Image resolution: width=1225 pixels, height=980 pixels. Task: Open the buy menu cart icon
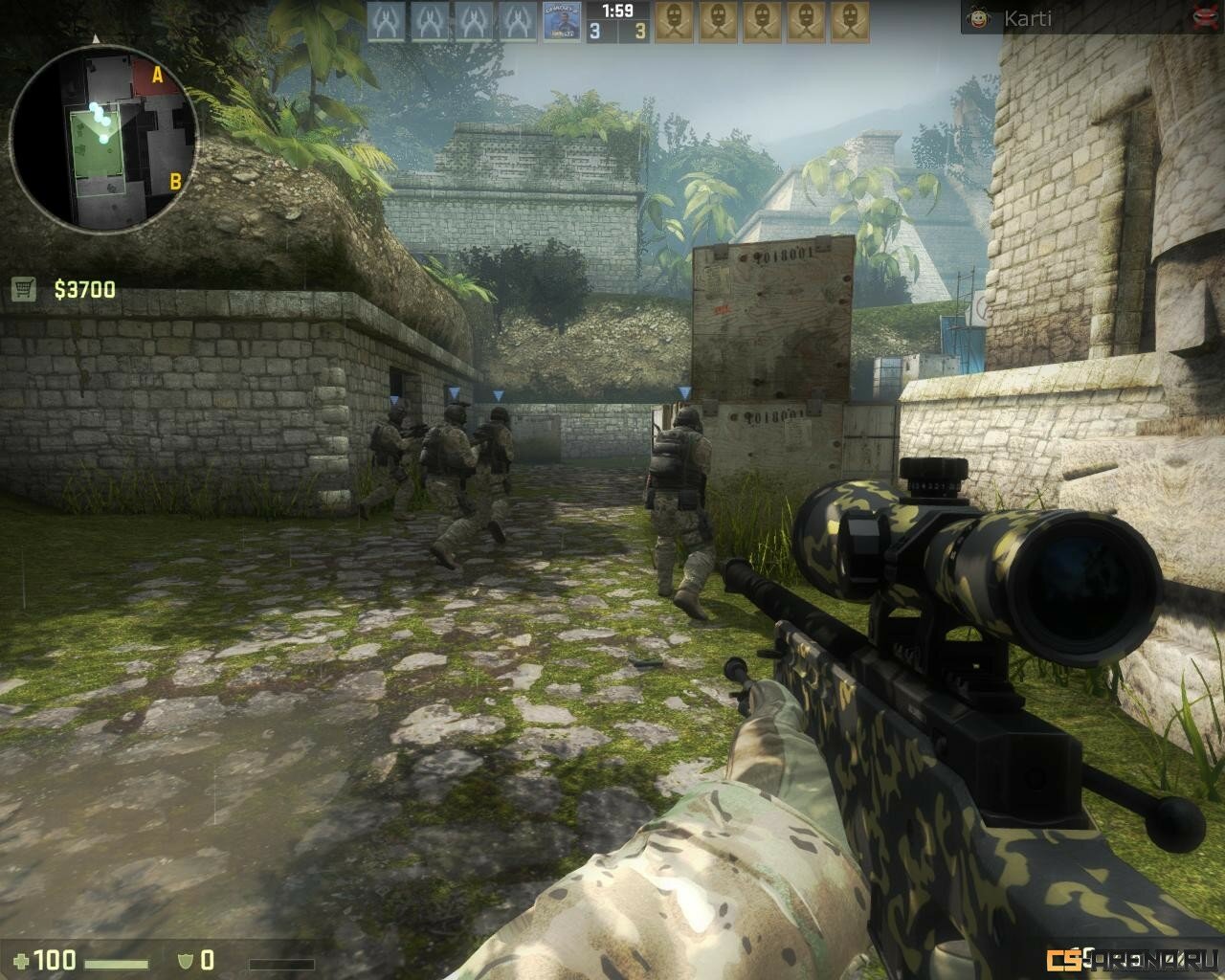click(24, 289)
